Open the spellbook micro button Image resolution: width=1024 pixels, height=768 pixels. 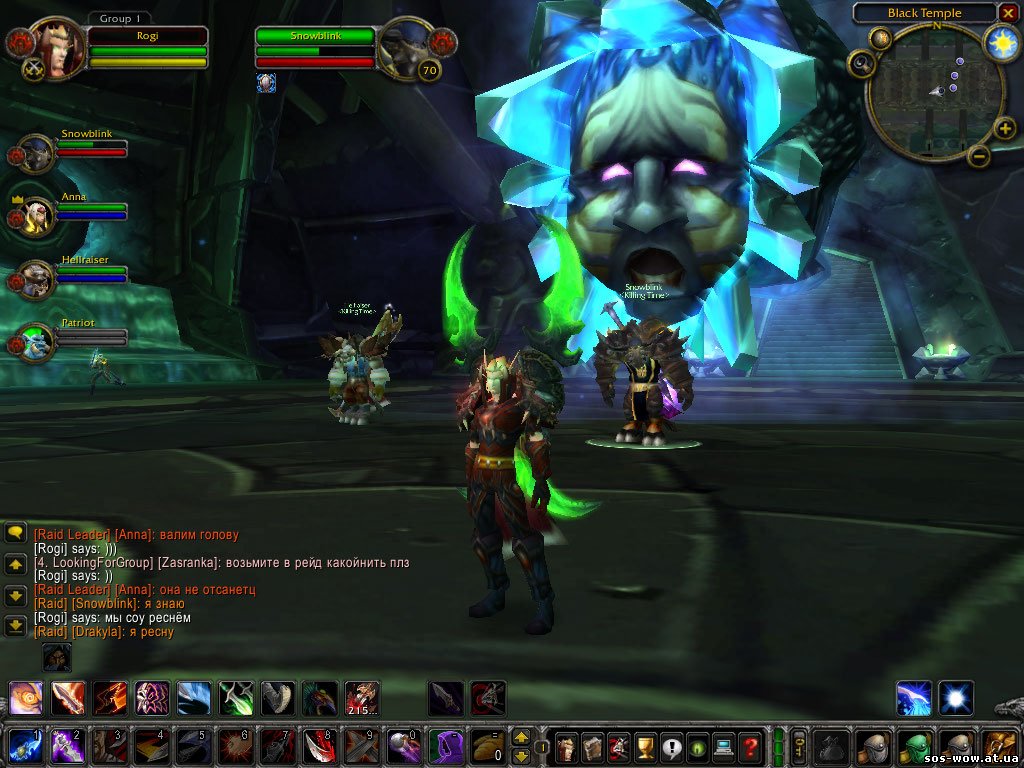tap(593, 746)
